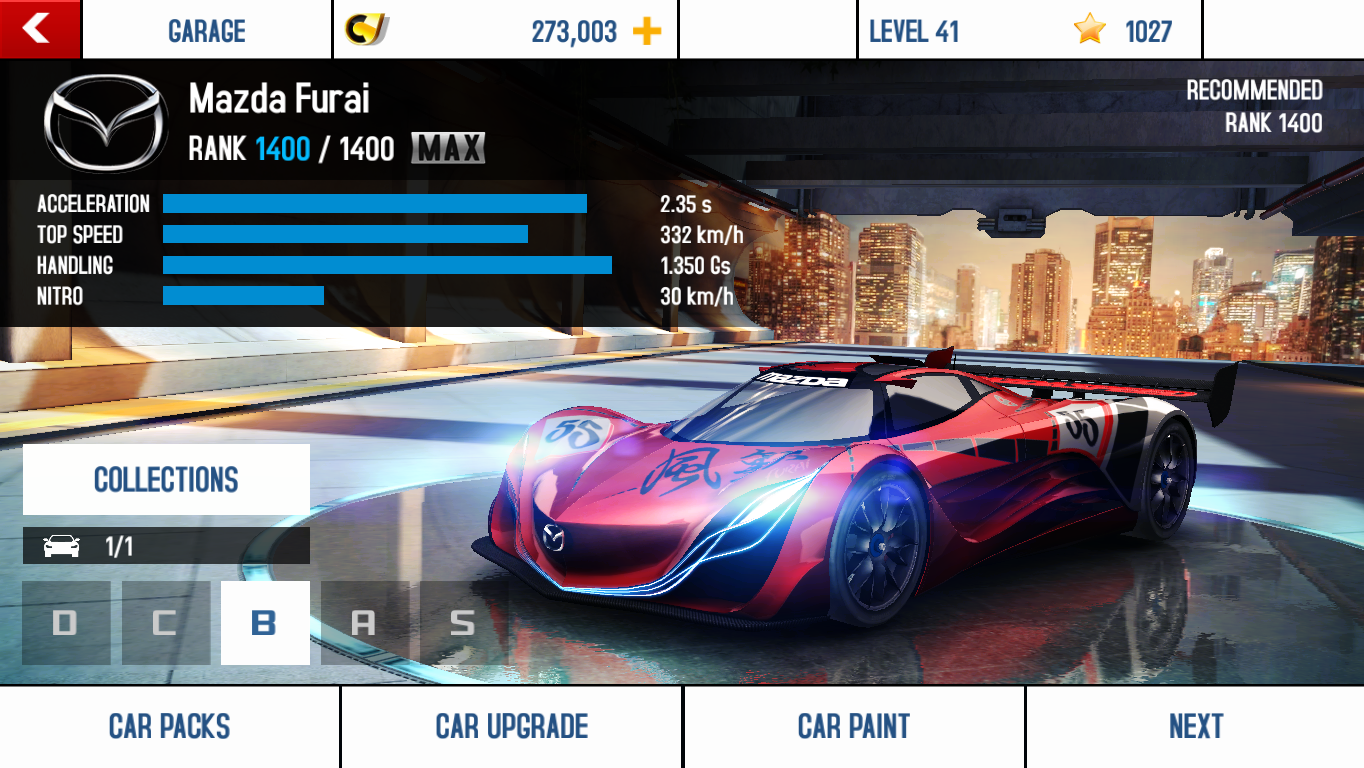The image size is (1364, 768).
Task: Continue with the Next button
Action: tap(1195, 727)
